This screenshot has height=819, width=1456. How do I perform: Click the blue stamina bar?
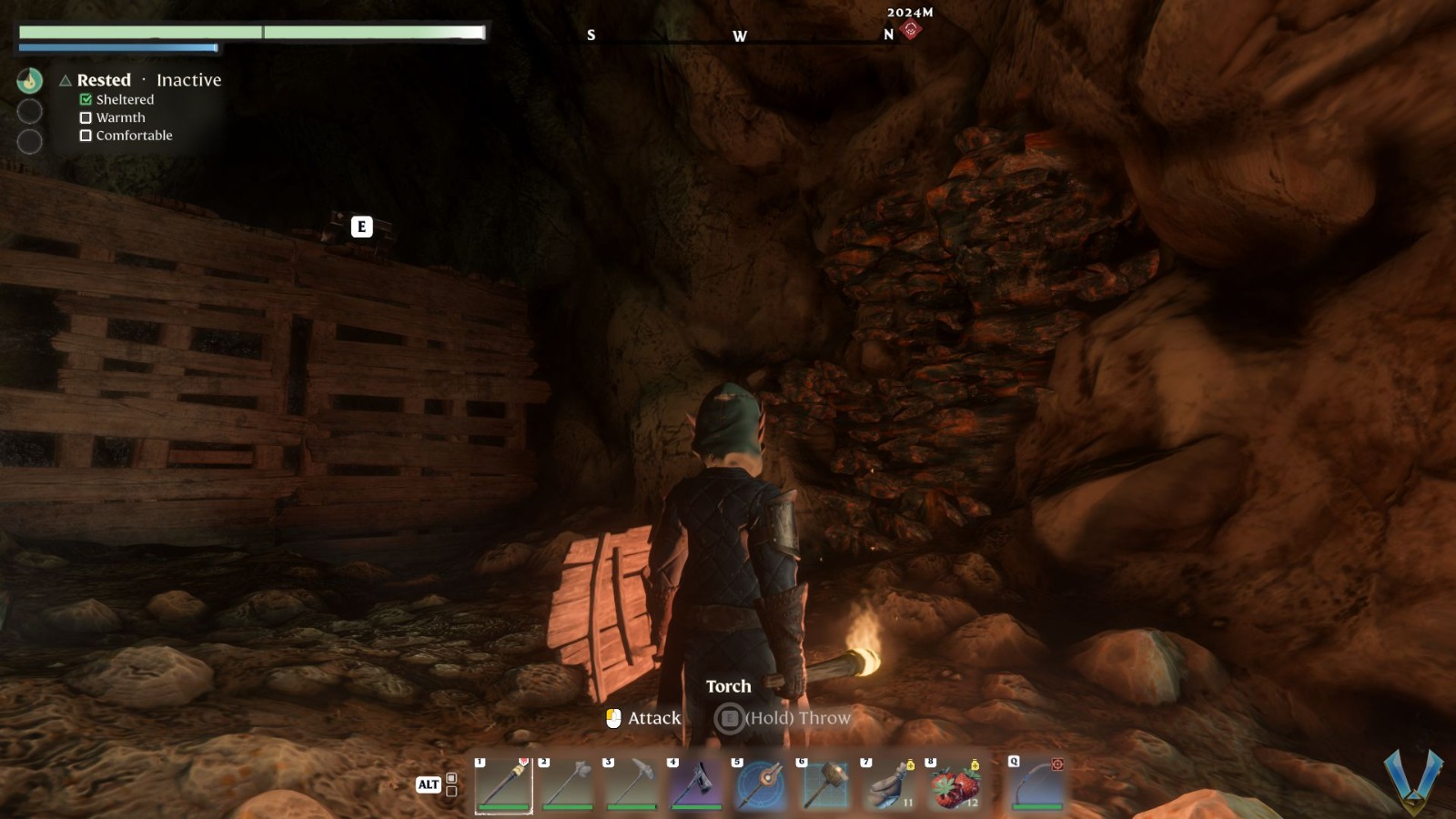(x=116, y=45)
